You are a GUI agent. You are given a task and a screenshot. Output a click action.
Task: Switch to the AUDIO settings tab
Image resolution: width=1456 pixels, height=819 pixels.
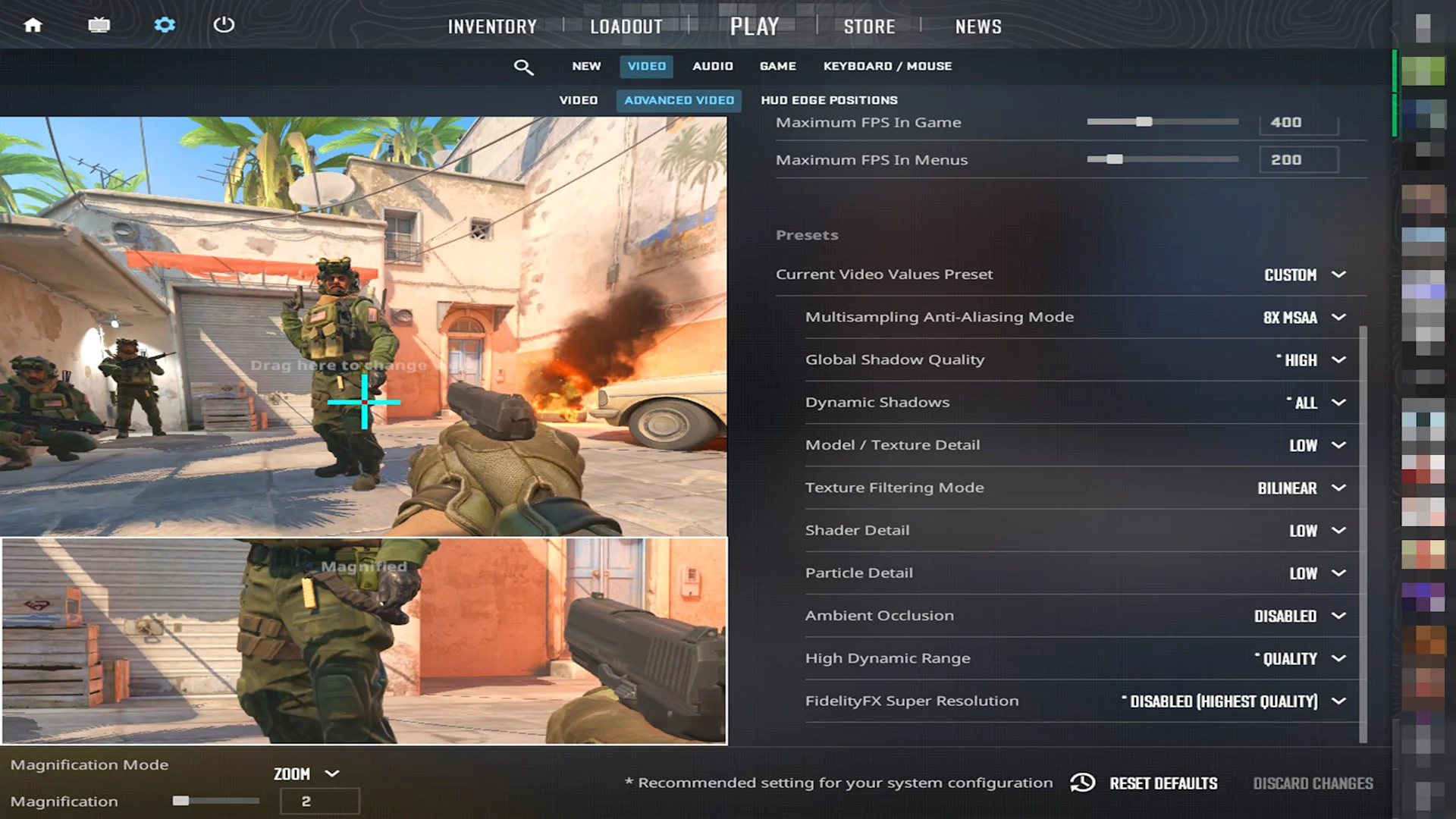point(712,66)
